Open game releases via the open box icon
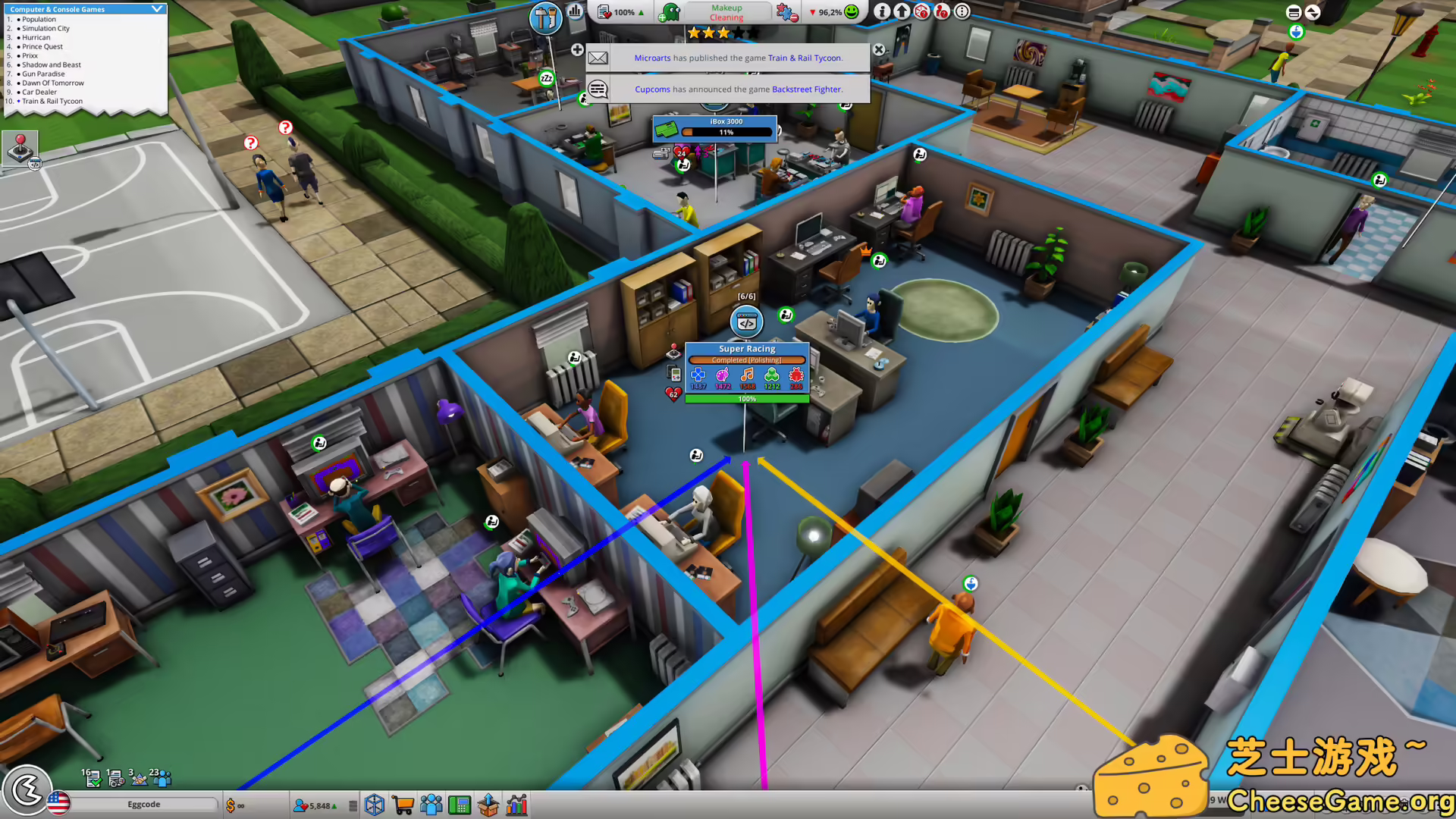The image size is (1456, 819). tap(488, 805)
